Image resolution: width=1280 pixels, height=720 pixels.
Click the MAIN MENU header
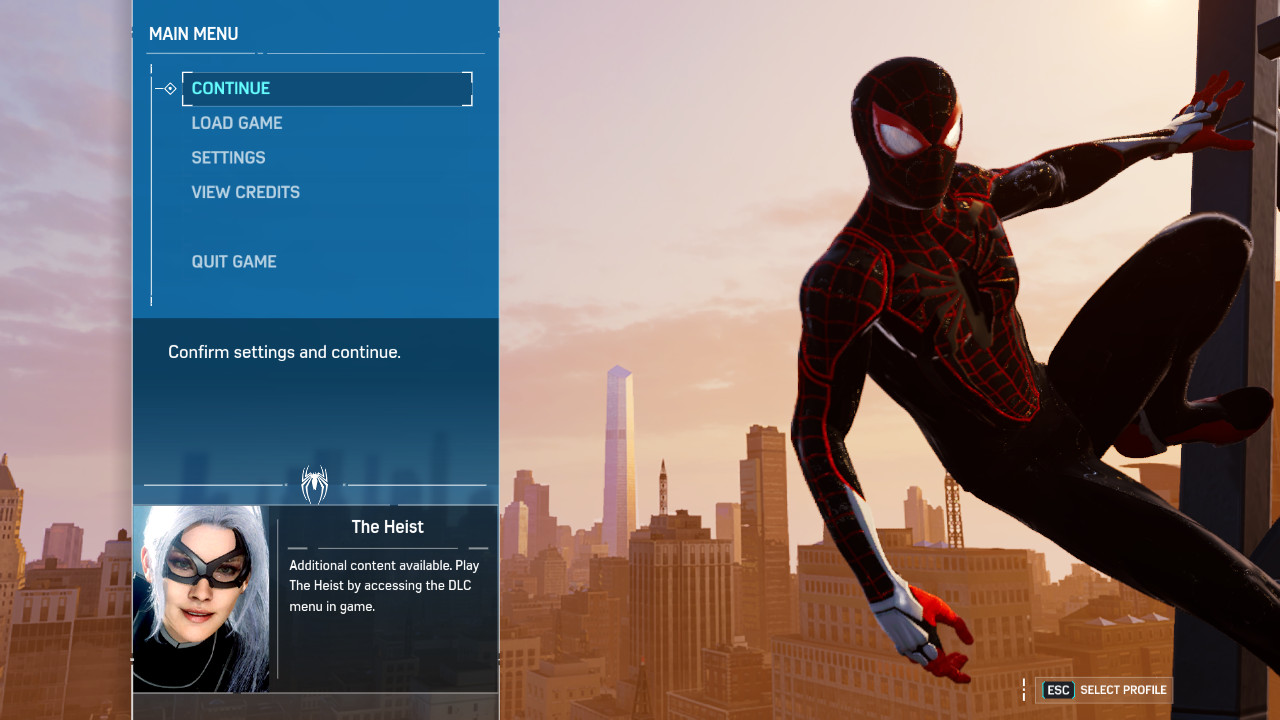[193, 33]
